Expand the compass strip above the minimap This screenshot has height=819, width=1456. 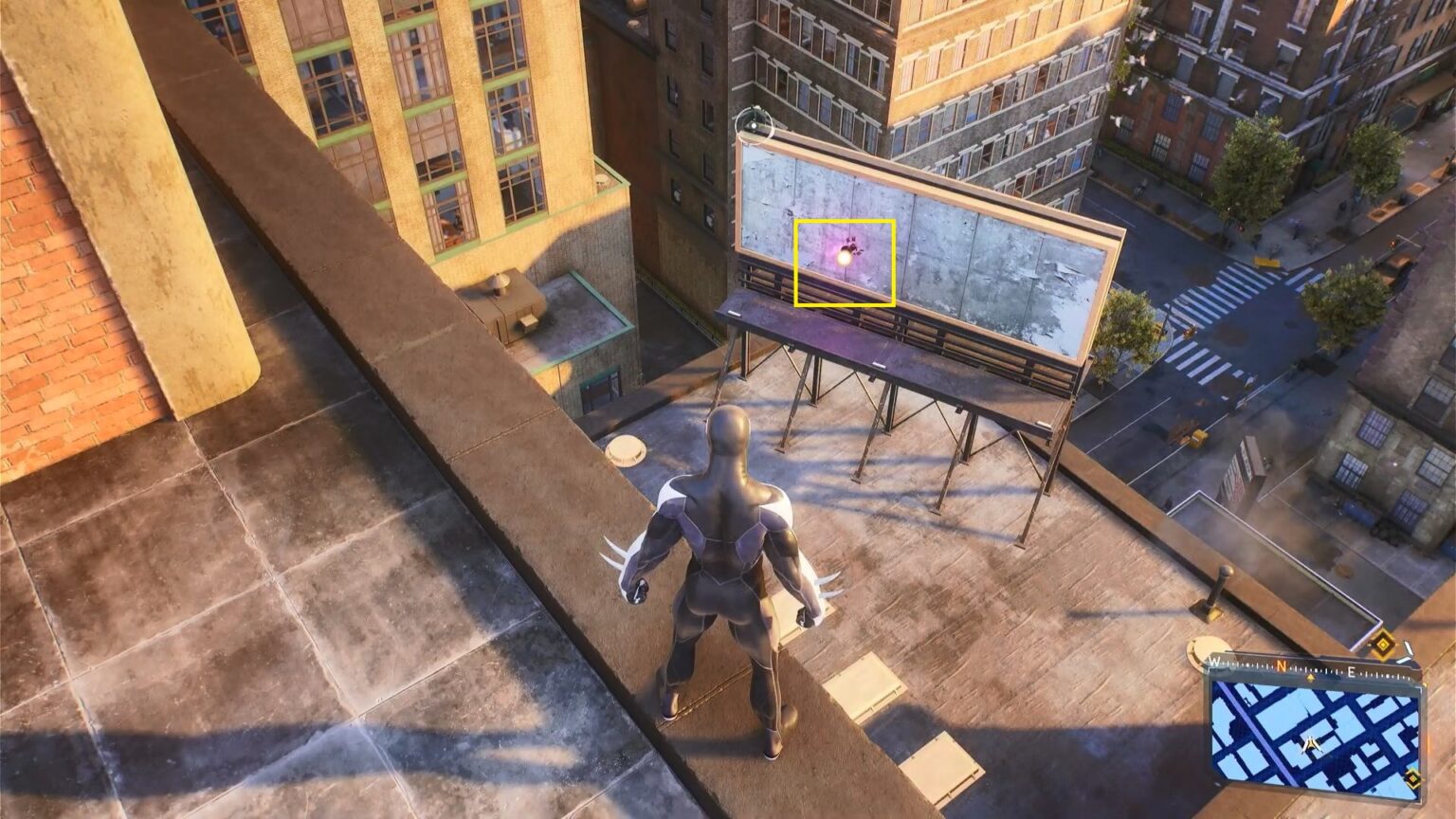[1308, 666]
